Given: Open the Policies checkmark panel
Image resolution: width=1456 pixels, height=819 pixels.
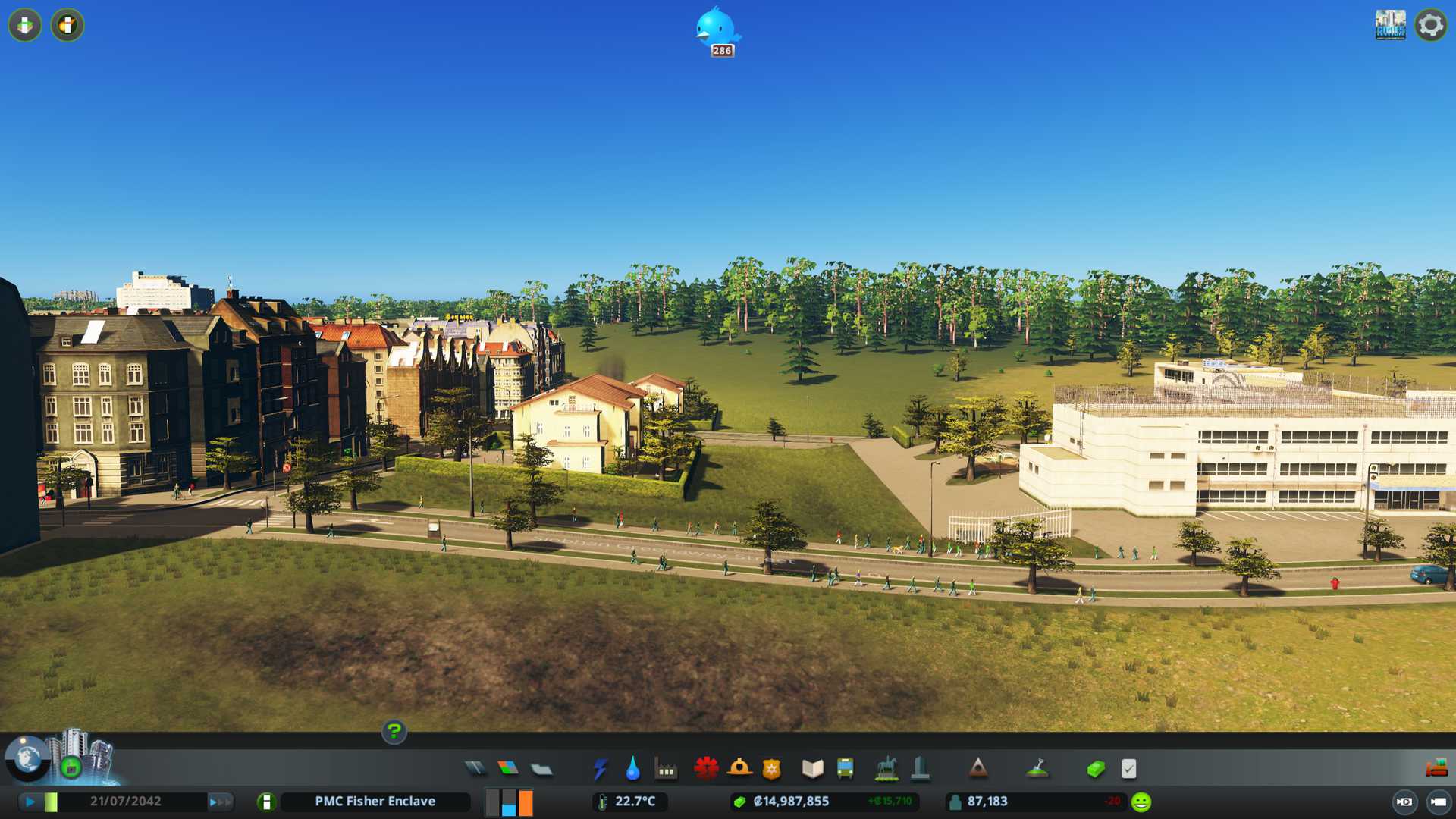Looking at the screenshot, I should (x=1128, y=769).
